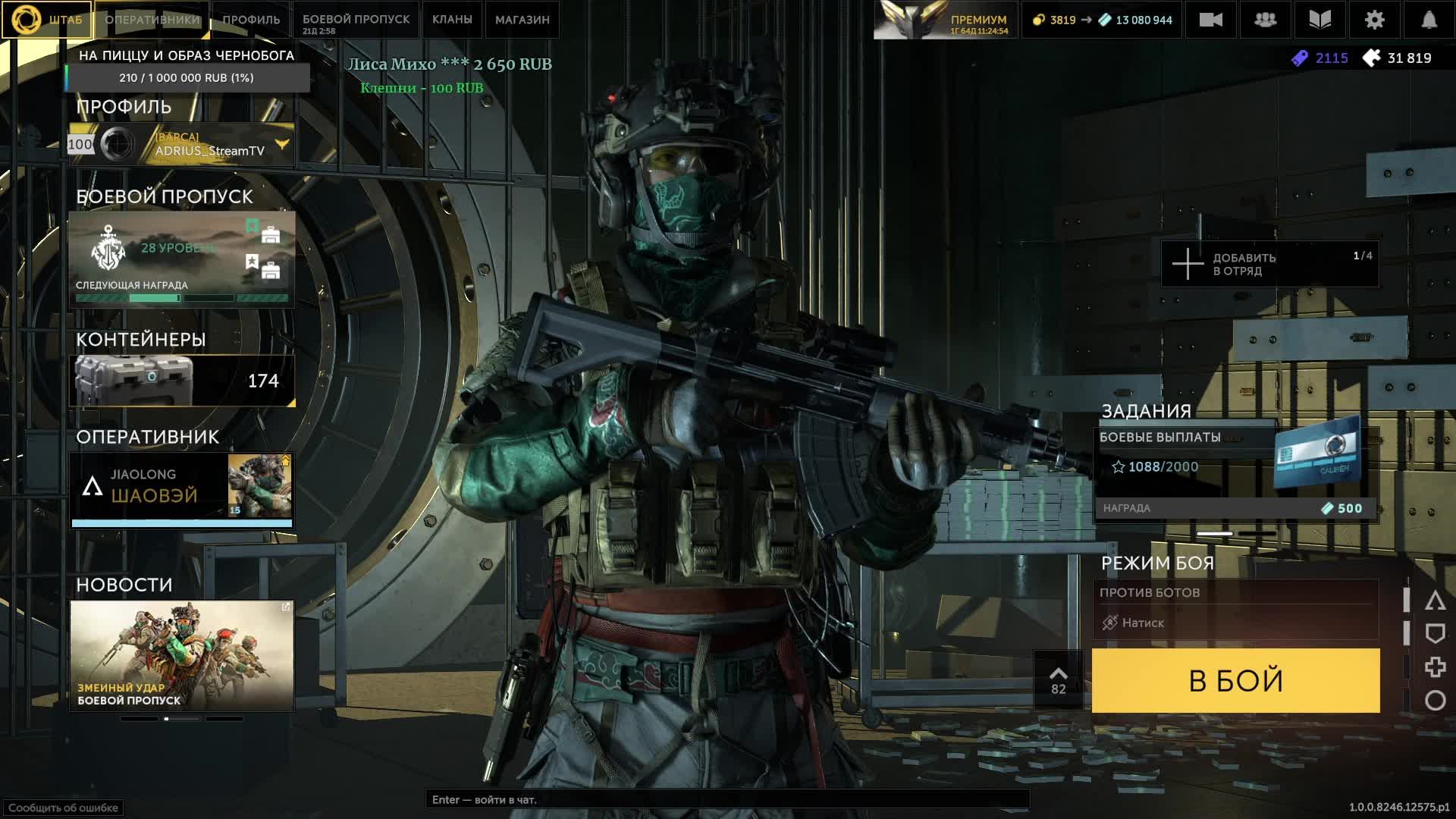1456x819 pixels.
Task: Click the Премиум status banner
Action: [x=945, y=20]
